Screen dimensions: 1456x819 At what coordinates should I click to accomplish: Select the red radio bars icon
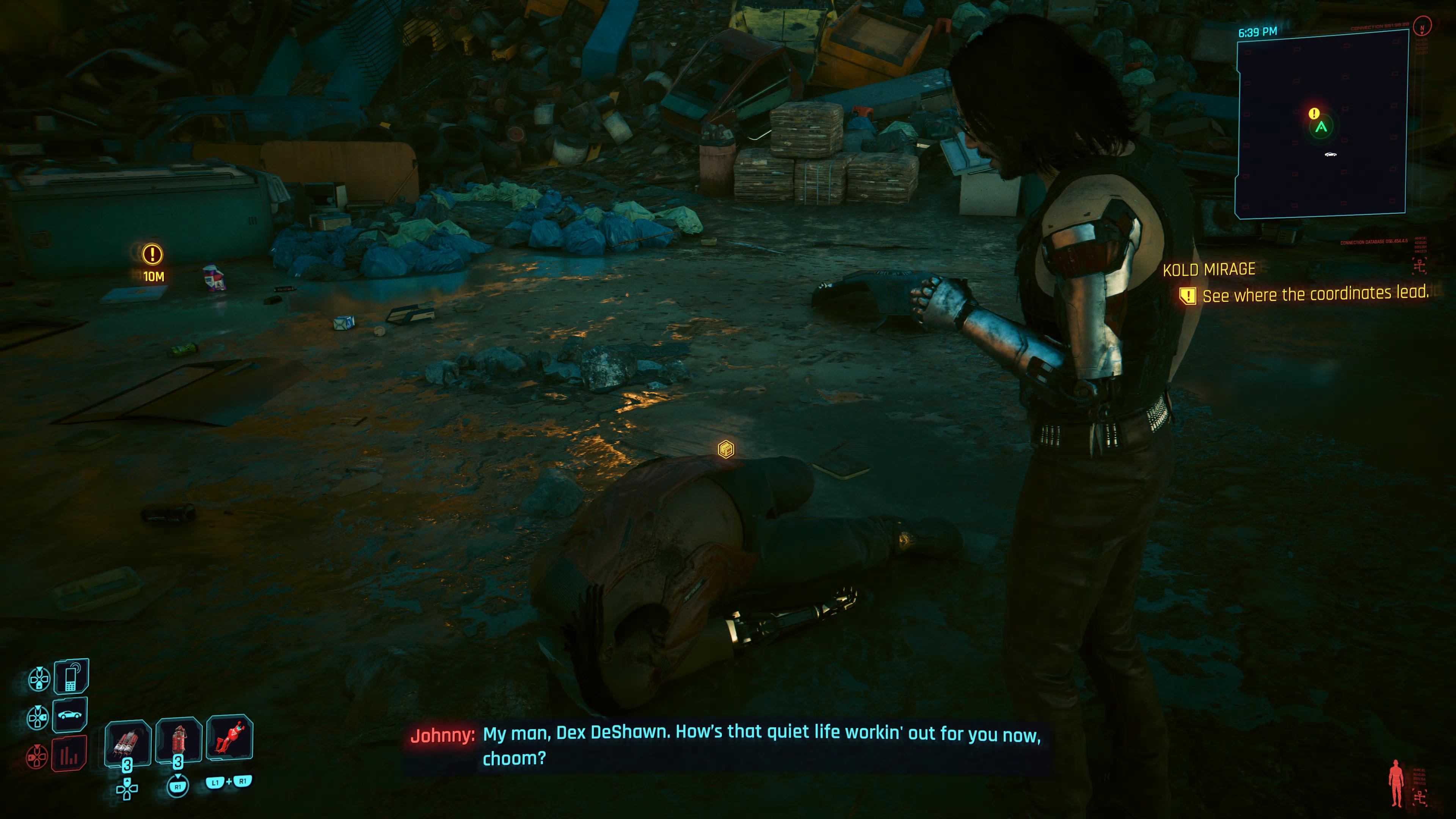pos(69,754)
